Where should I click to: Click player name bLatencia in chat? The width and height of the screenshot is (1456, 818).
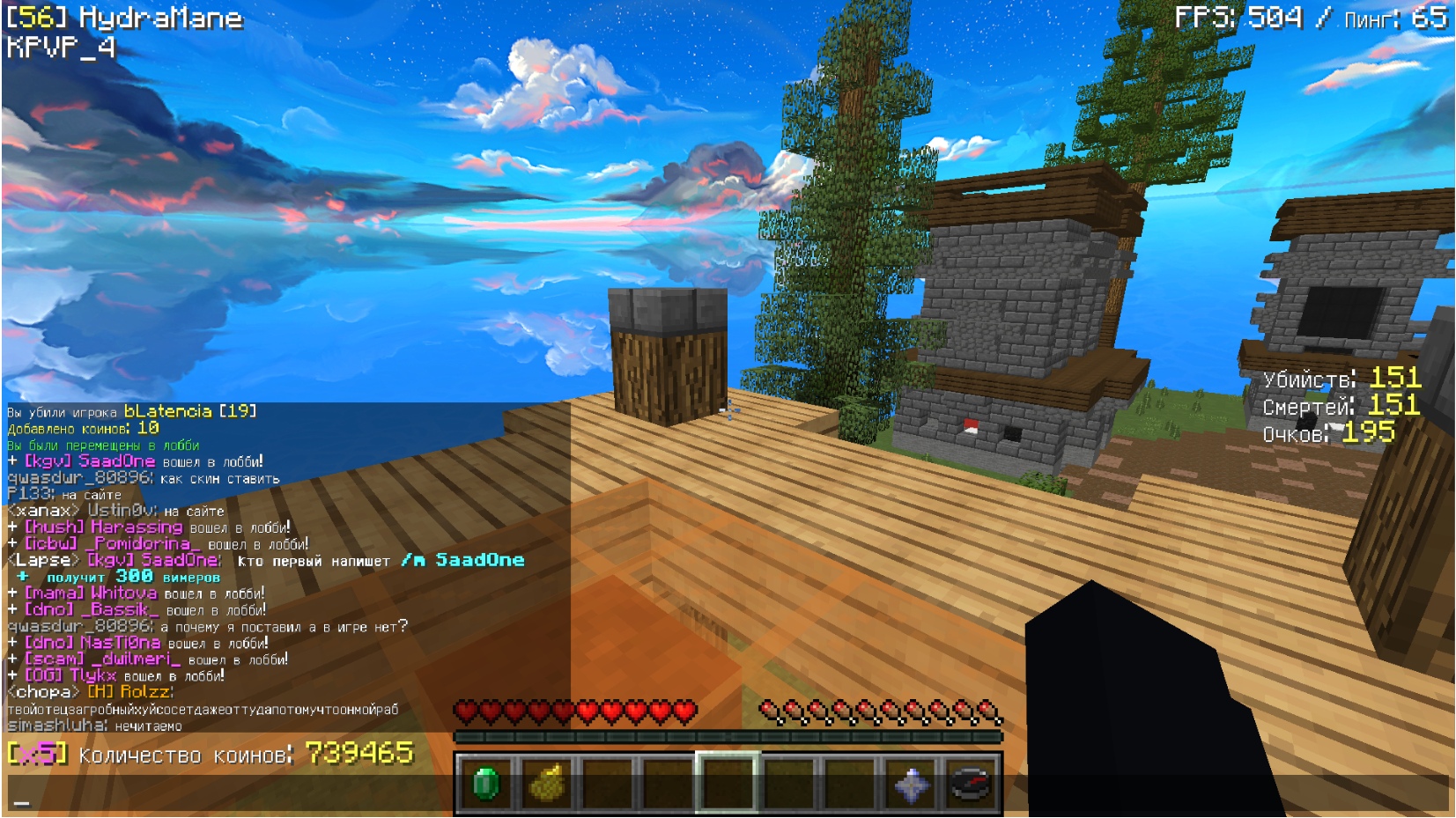[x=167, y=411]
